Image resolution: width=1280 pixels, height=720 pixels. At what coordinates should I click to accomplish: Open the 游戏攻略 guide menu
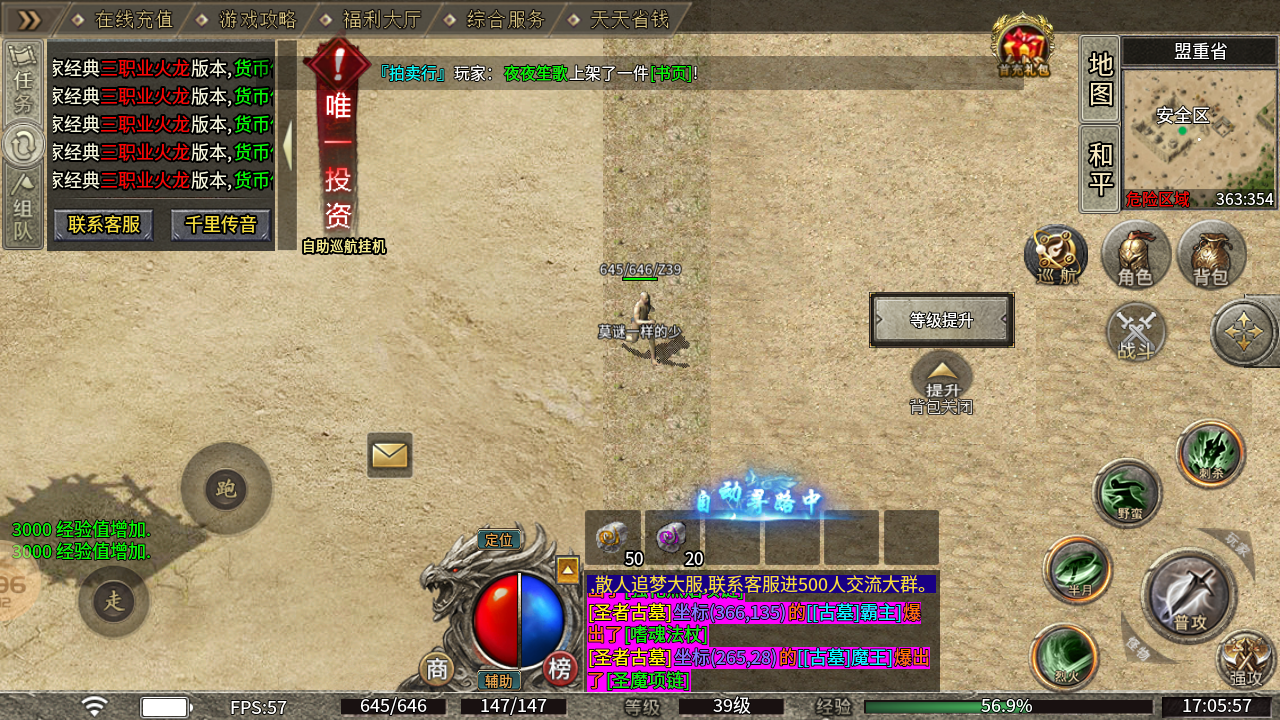pyautogui.click(x=257, y=19)
